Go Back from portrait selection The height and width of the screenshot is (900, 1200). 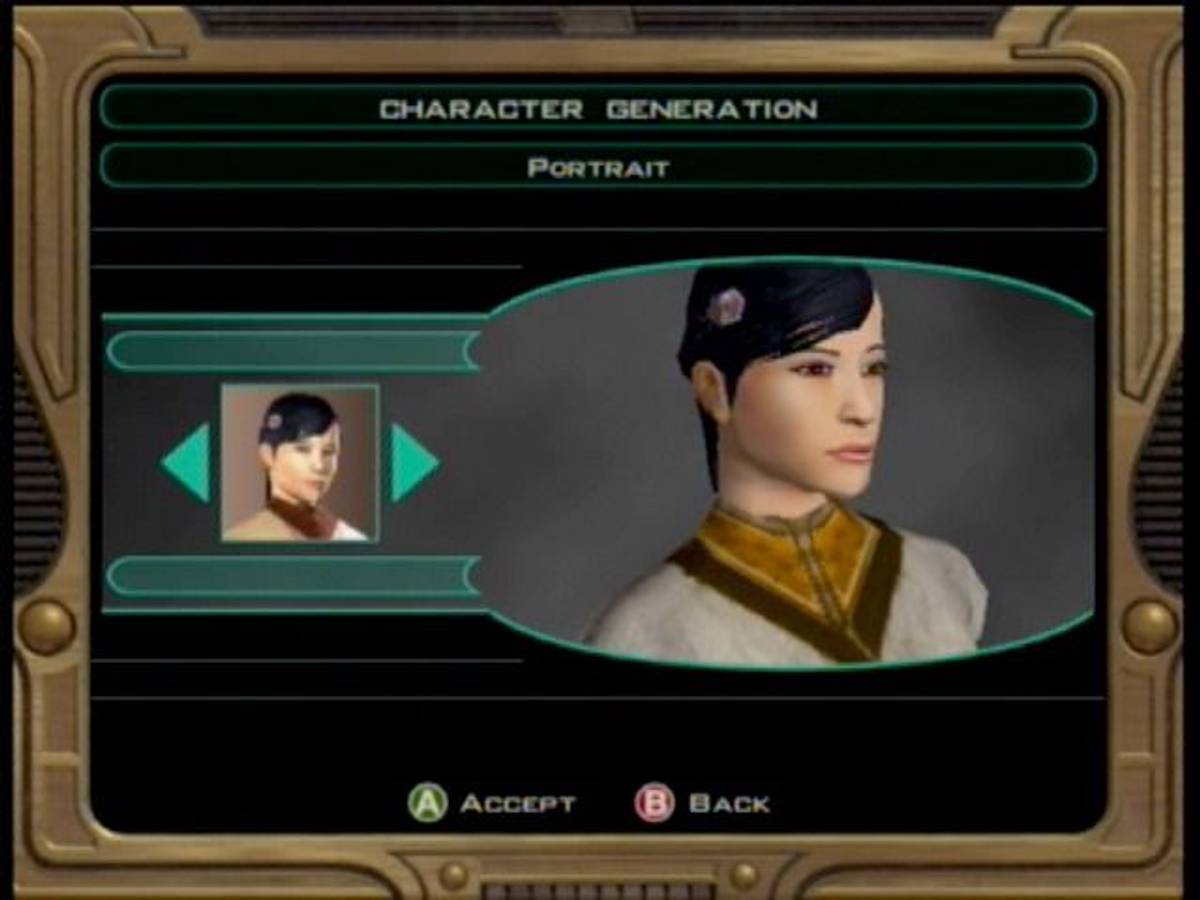(x=702, y=803)
